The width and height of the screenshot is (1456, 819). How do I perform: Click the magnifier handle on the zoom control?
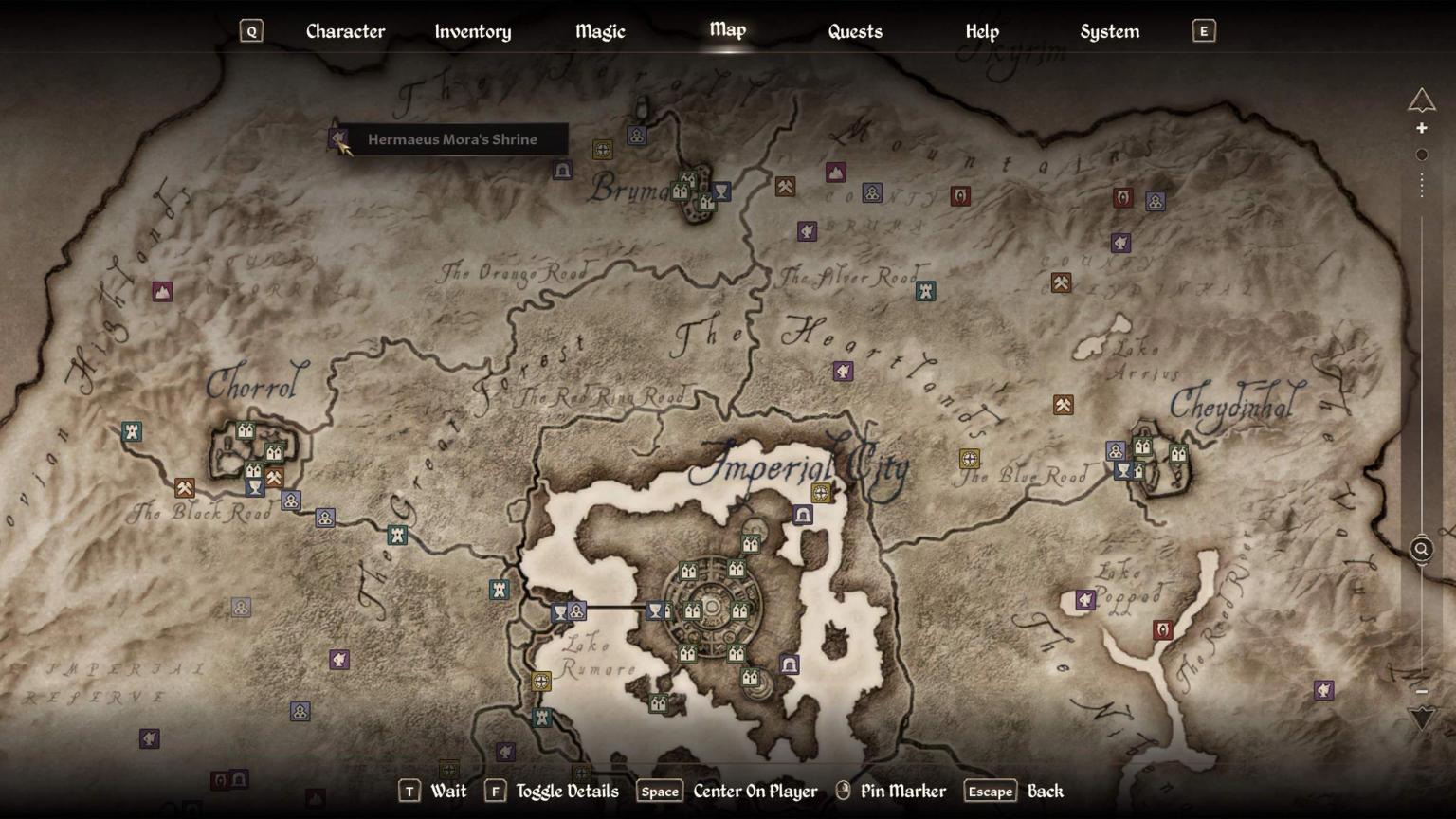(x=1421, y=548)
